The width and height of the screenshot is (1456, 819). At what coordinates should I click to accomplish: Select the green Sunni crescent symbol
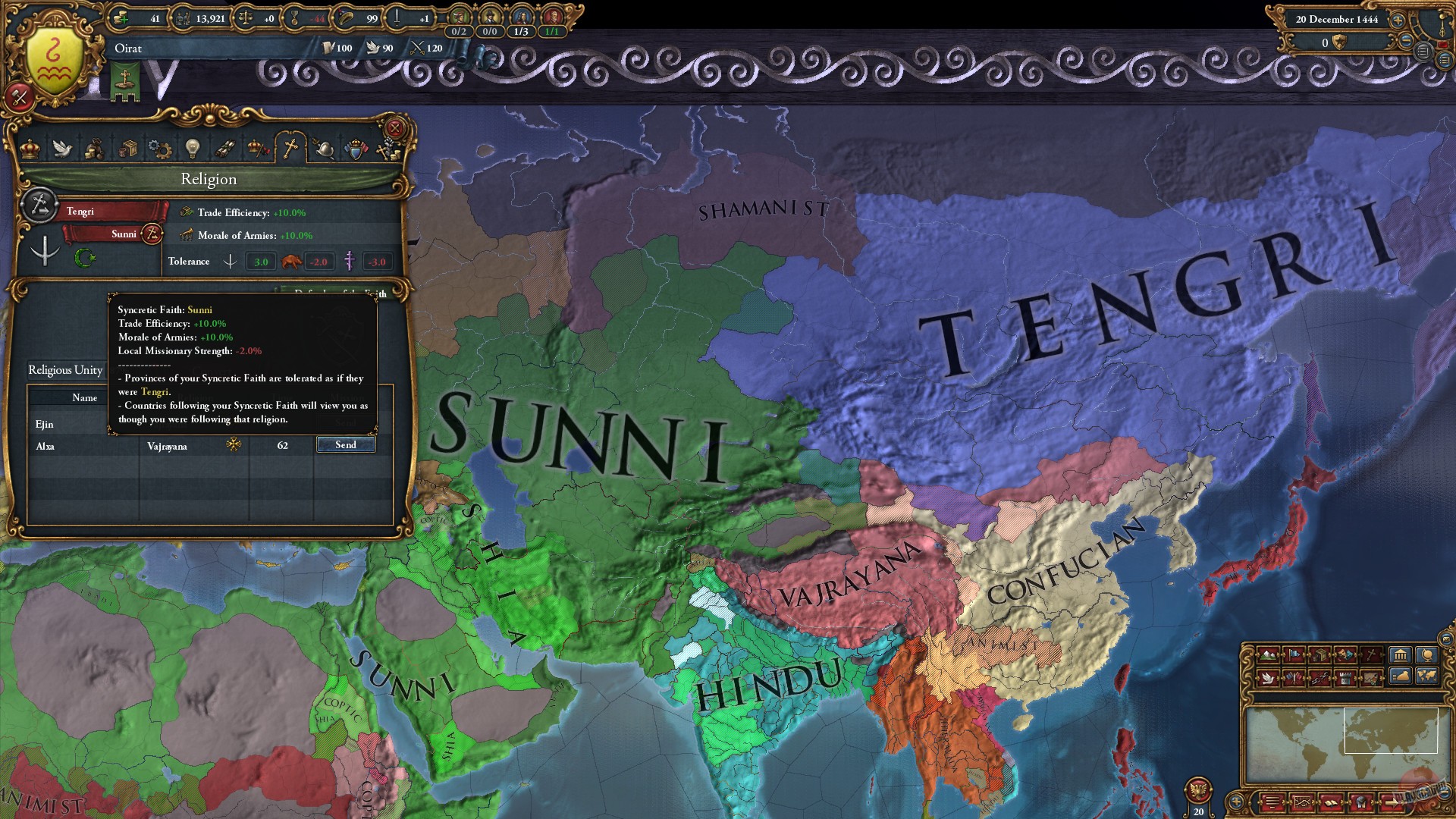(x=83, y=258)
